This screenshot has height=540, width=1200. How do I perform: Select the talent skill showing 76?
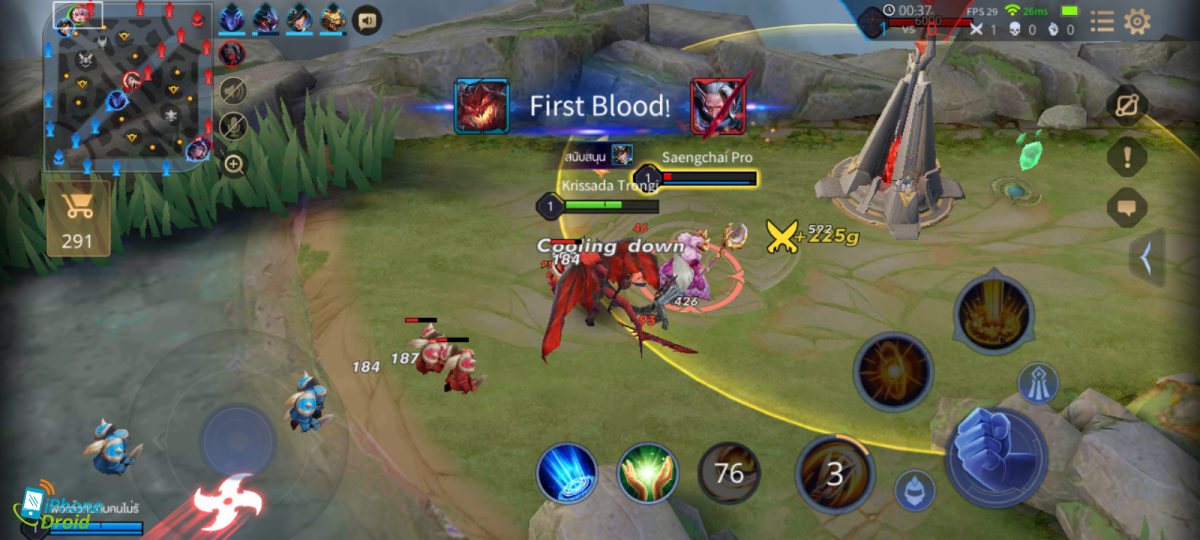[729, 473]
